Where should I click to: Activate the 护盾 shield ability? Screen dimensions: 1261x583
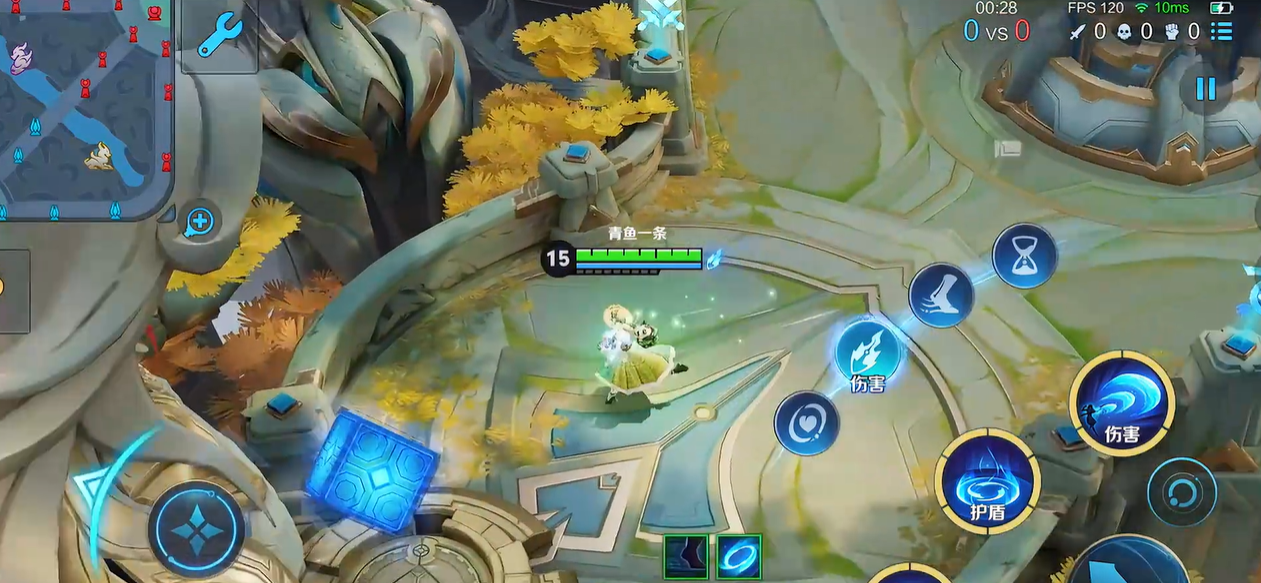coord(987,482)
